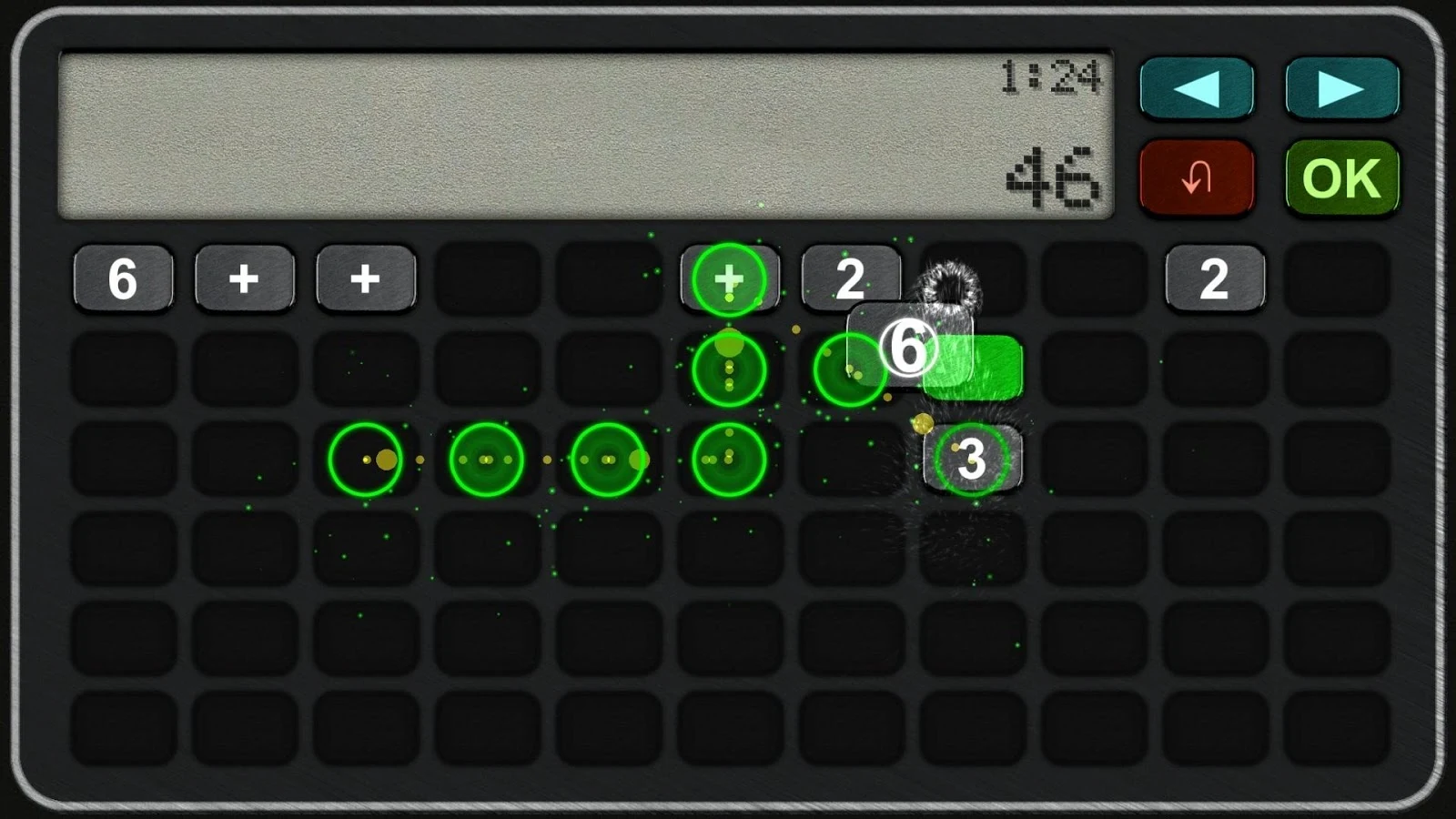Toggle selection on the 2 tile near the 6
Viewport: 1456px width, 819px height.
851,279
